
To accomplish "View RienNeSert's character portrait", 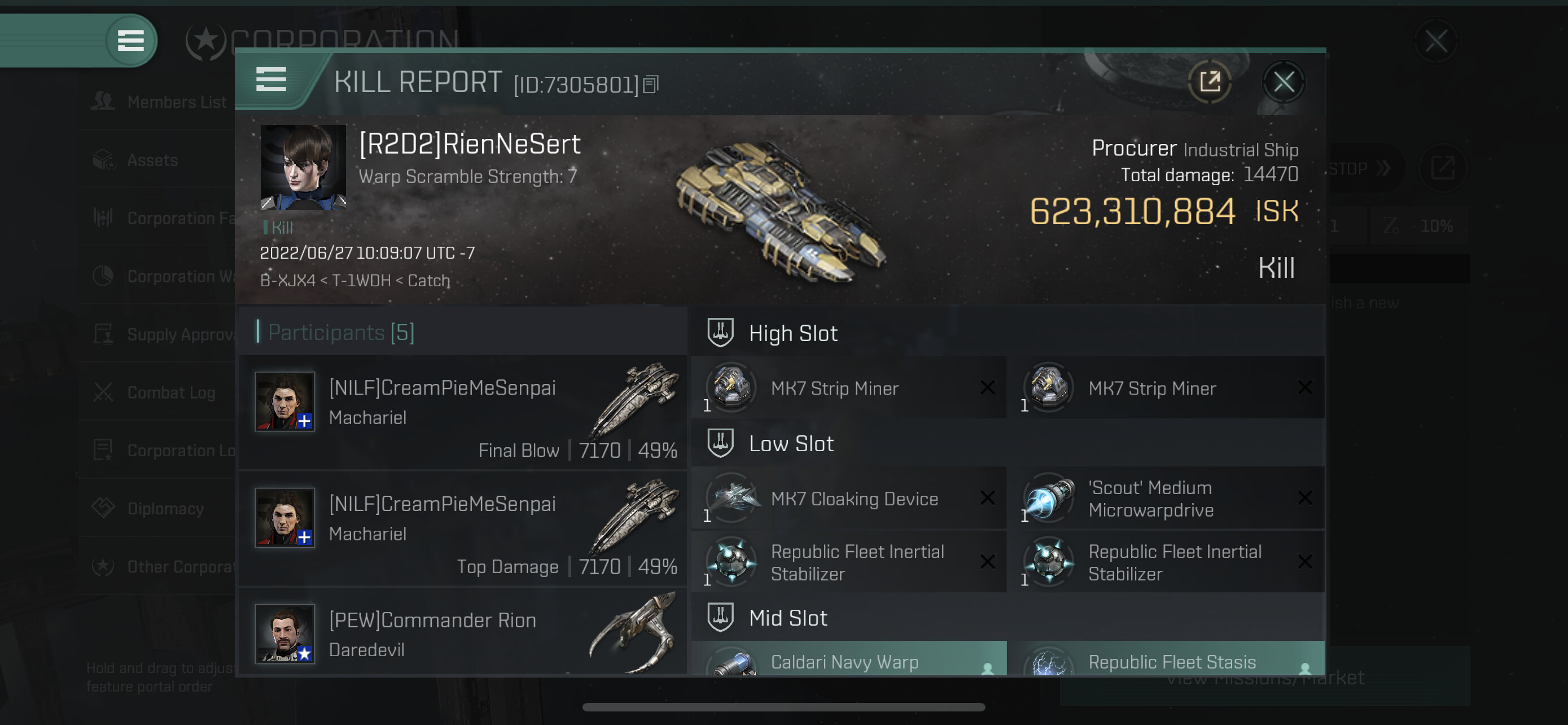I will [303, 167].
